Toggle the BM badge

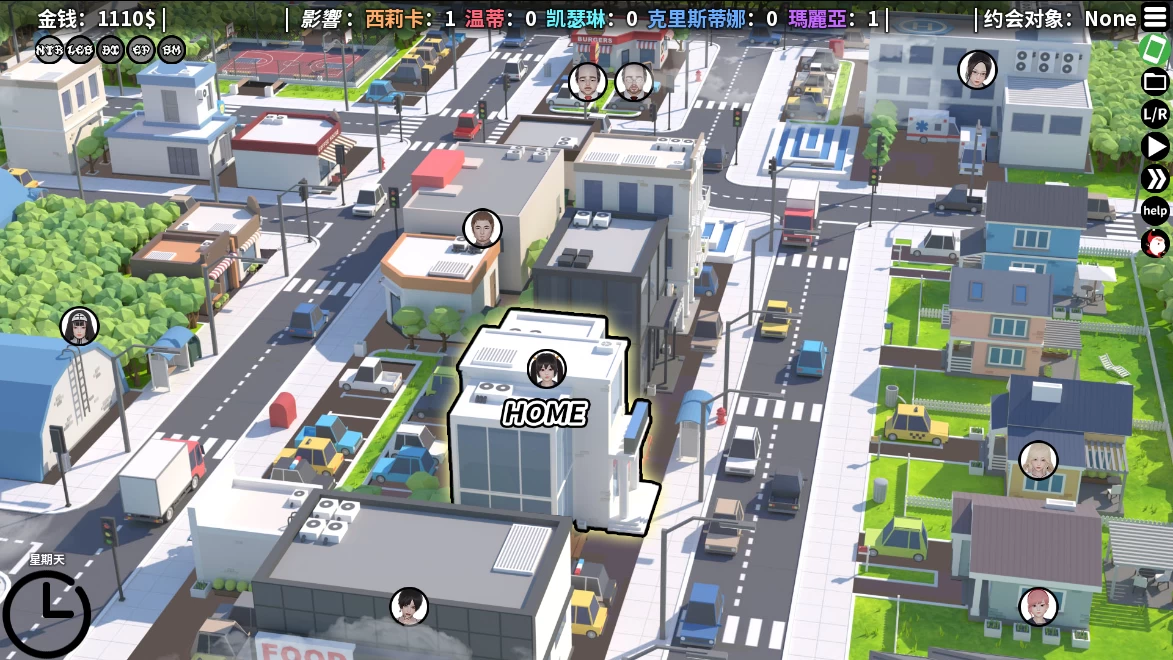pos(172,49)
